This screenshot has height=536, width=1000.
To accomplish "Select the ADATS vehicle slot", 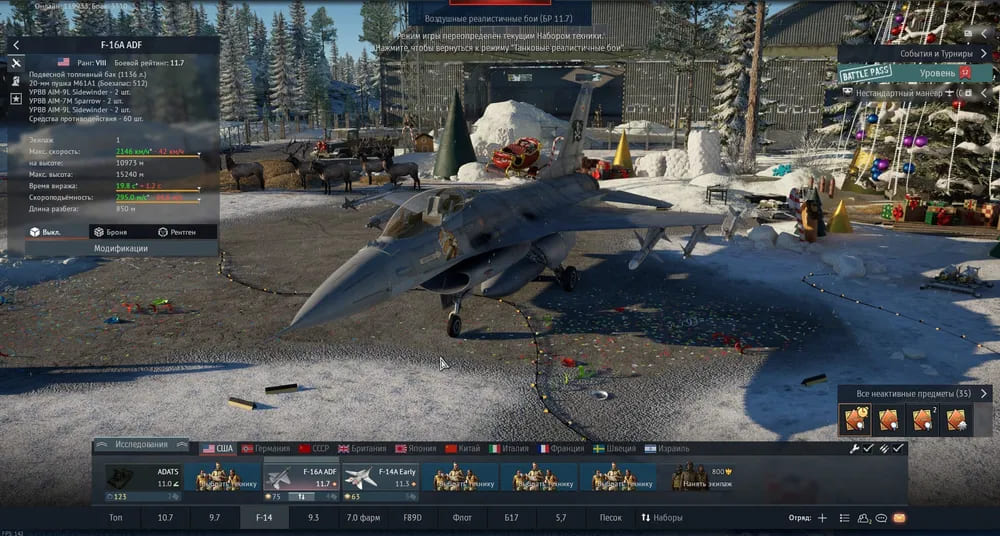I will click(x=141, y=477).
